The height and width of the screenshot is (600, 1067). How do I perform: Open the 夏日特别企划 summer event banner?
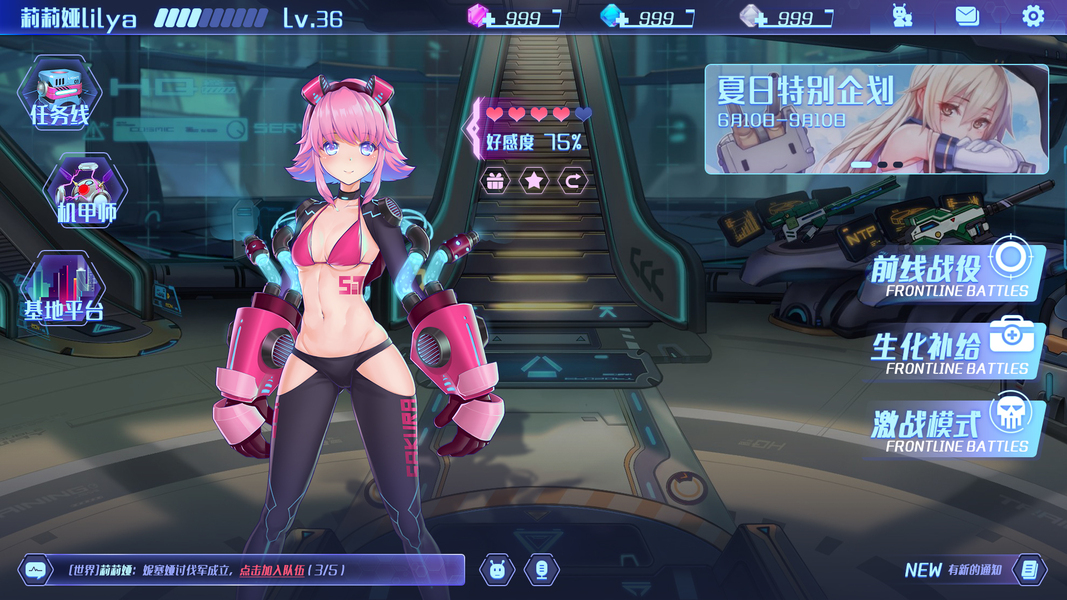(x=876, y=119)
